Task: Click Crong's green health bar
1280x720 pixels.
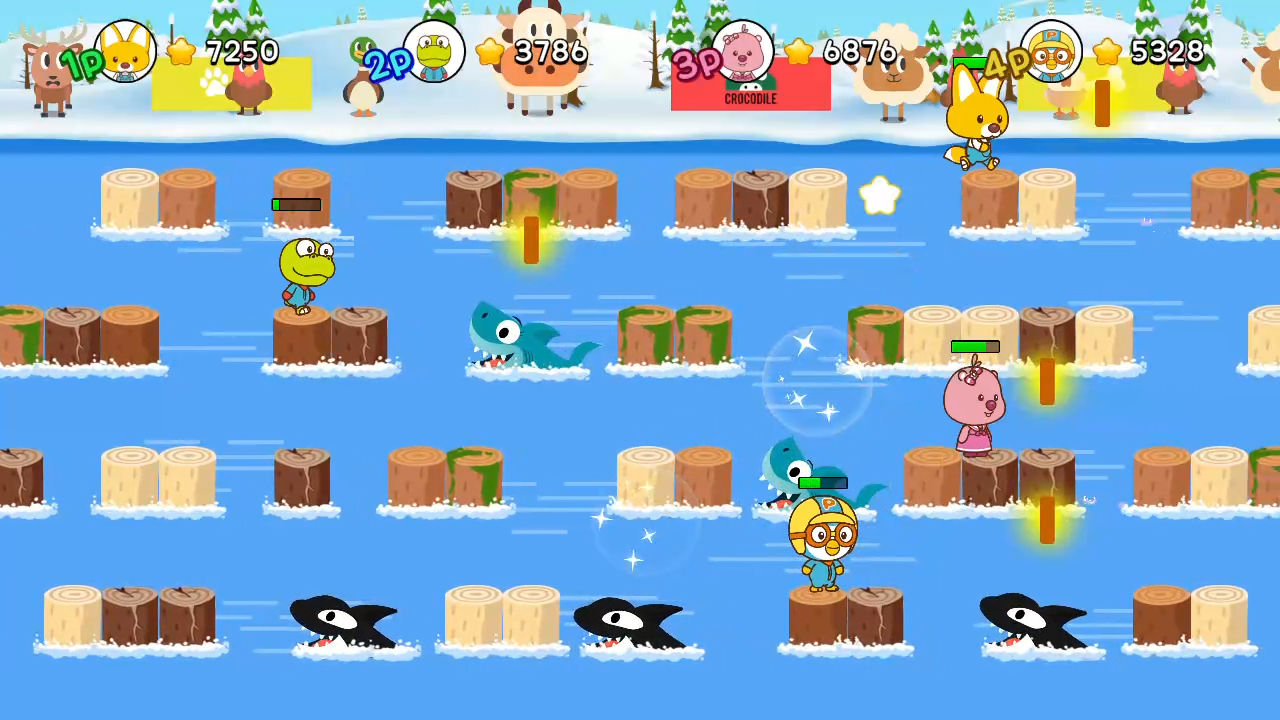Action: 296,205
